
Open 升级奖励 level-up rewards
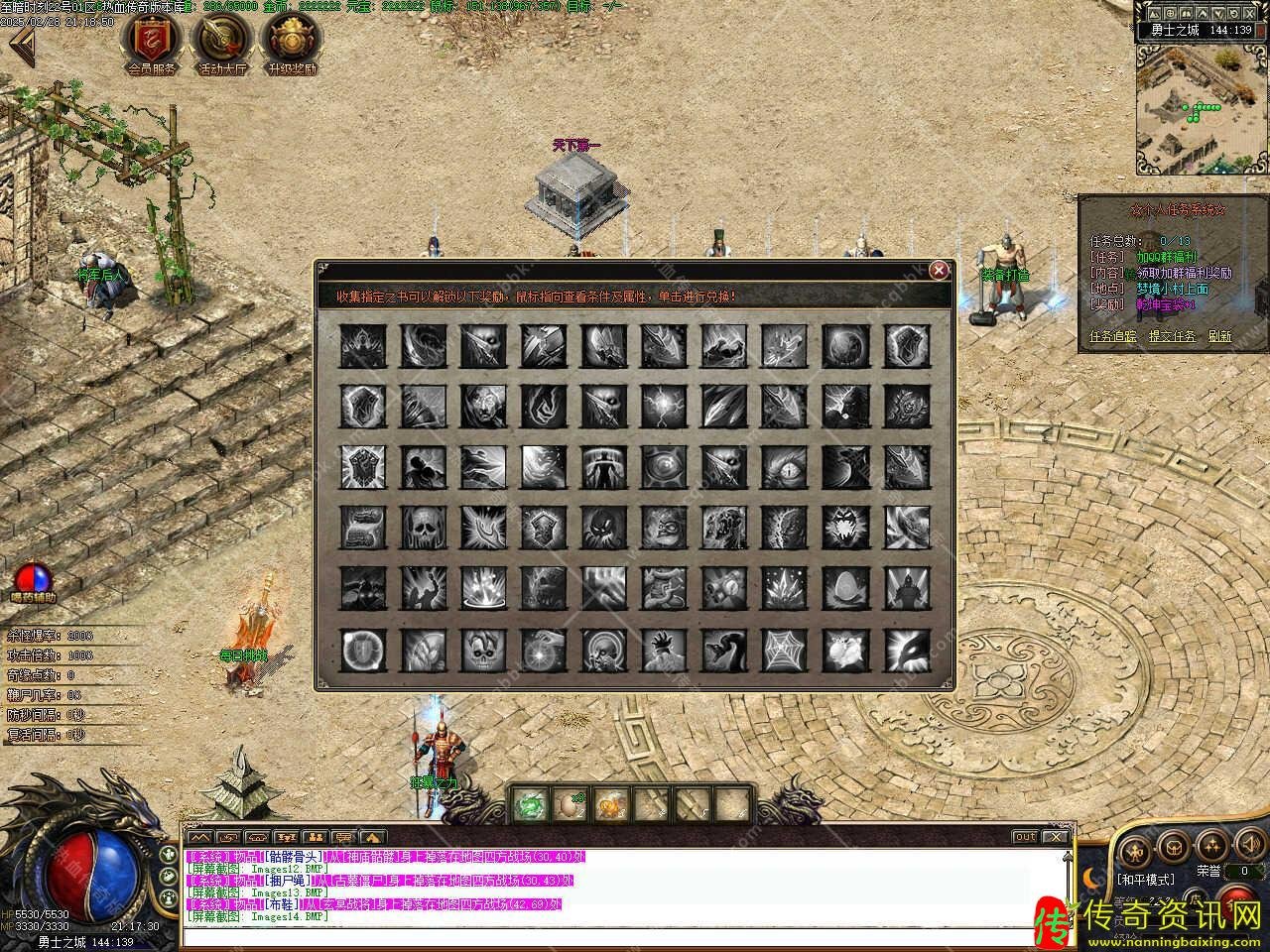click(292, 40)
